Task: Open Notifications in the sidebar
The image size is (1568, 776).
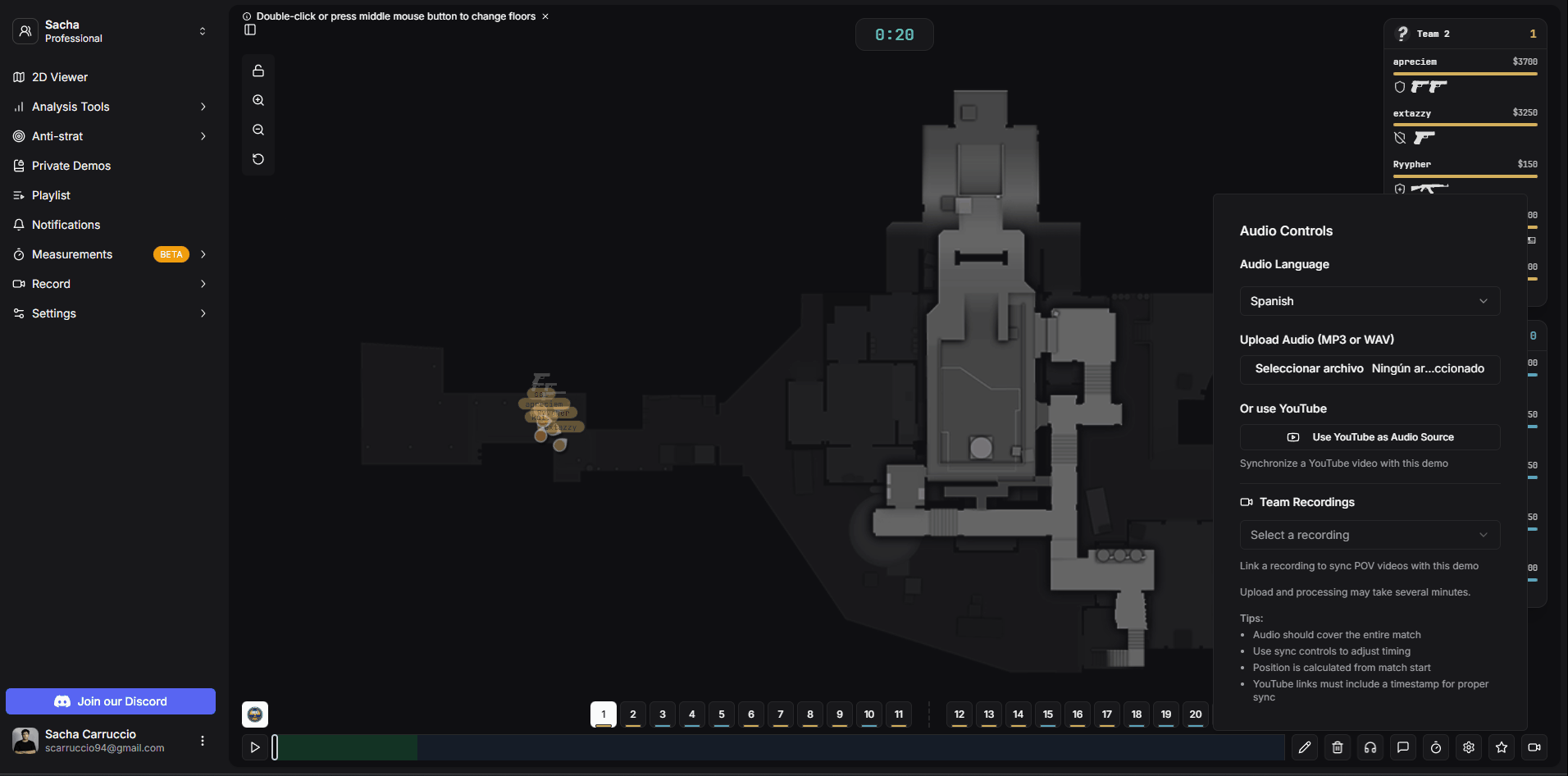Action: tap(66, 225)
